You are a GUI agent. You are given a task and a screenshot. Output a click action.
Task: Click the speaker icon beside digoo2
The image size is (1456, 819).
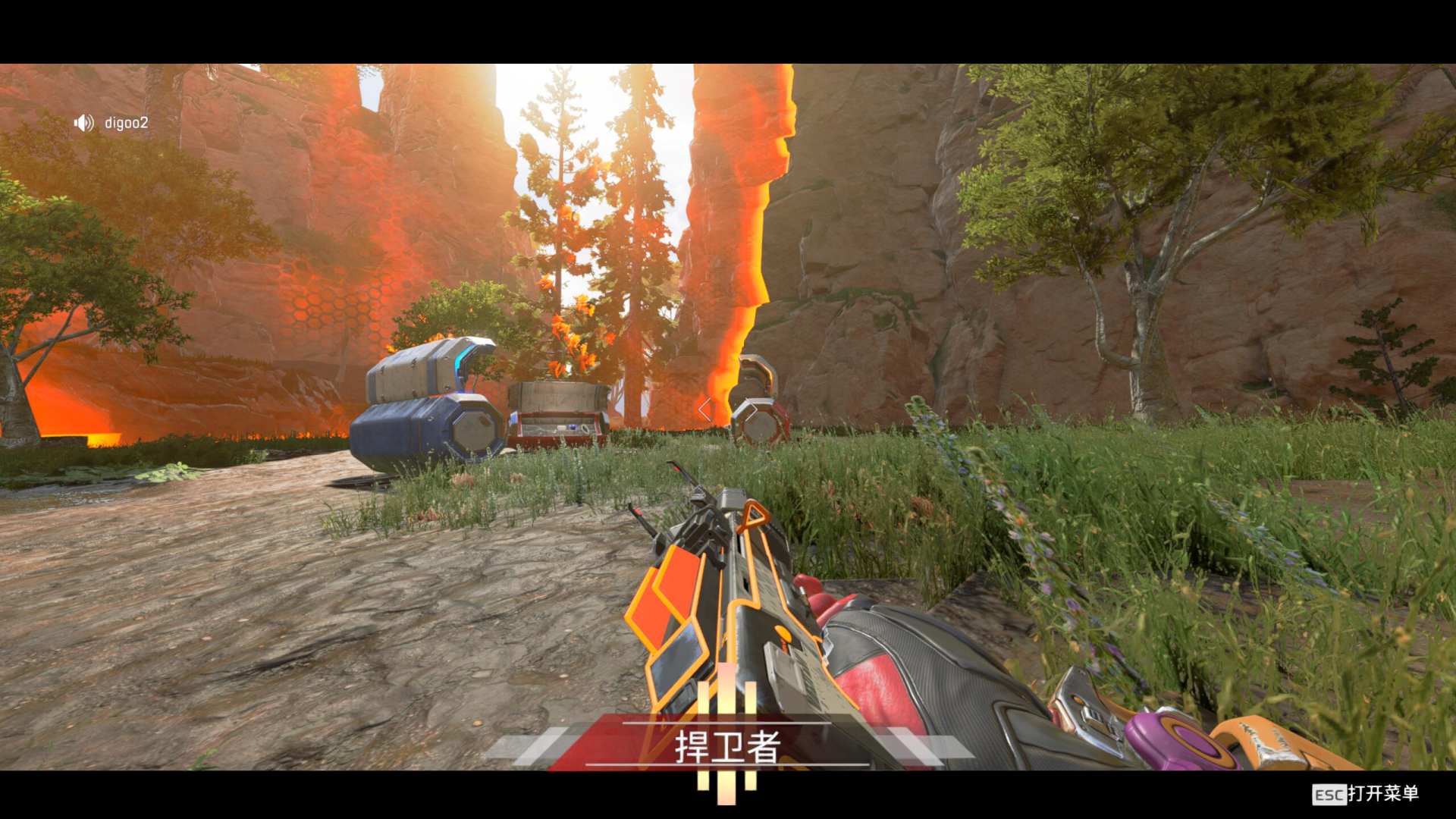click(x=83, y=123)
